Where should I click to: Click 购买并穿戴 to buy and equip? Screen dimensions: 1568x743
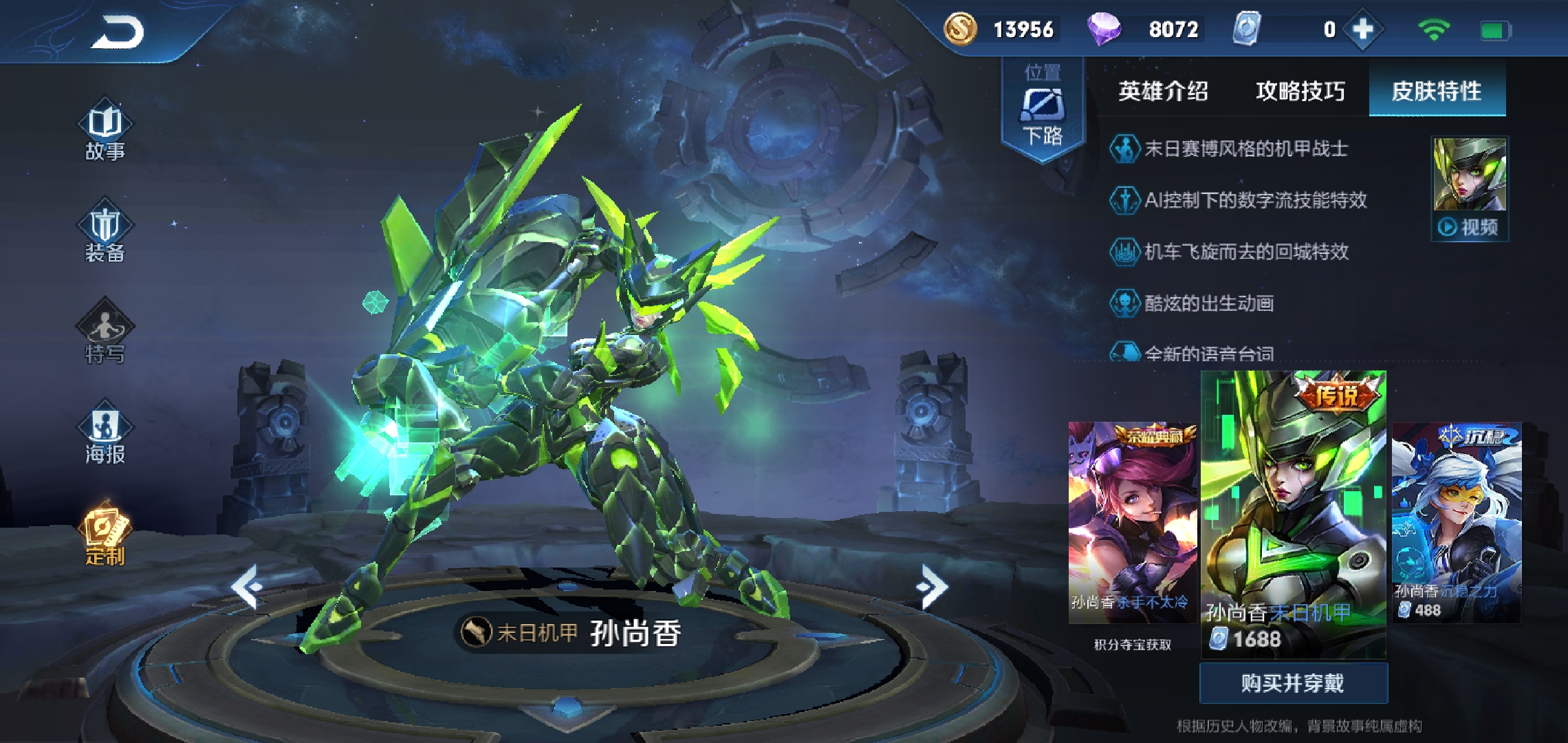(x=1293, y=683)
